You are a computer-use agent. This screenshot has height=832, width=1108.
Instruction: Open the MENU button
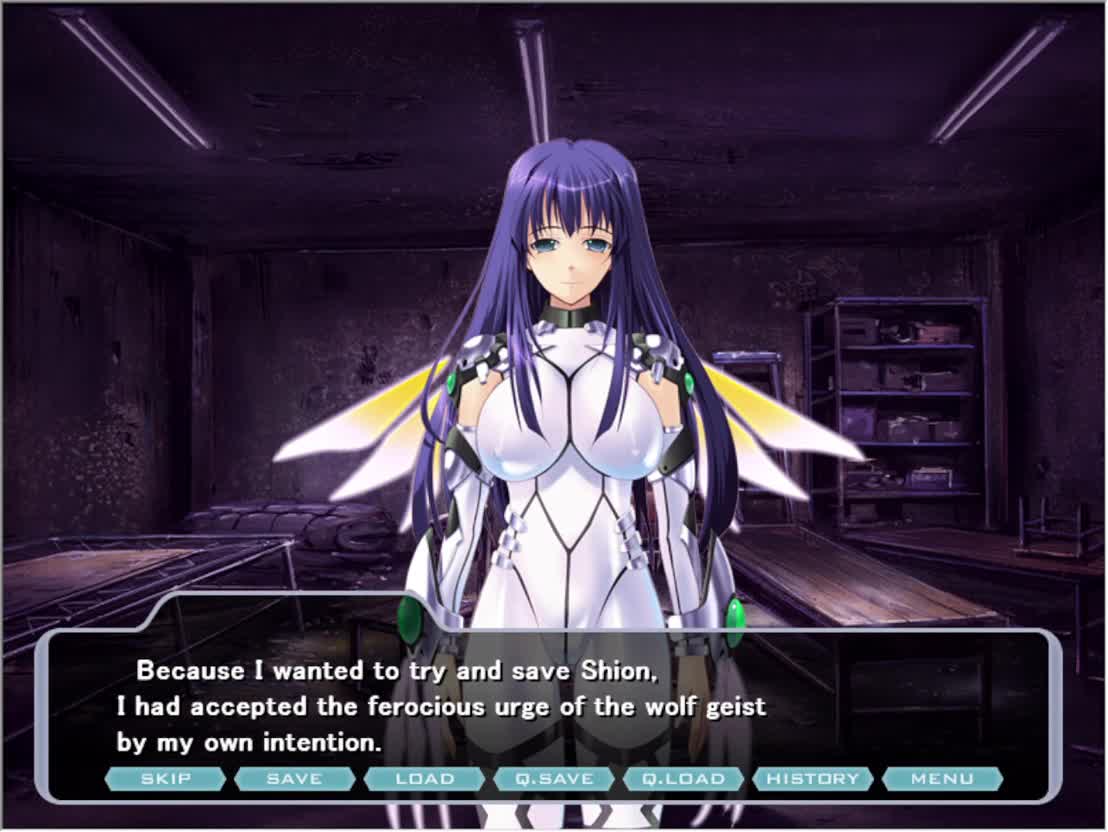coord(942,779)
